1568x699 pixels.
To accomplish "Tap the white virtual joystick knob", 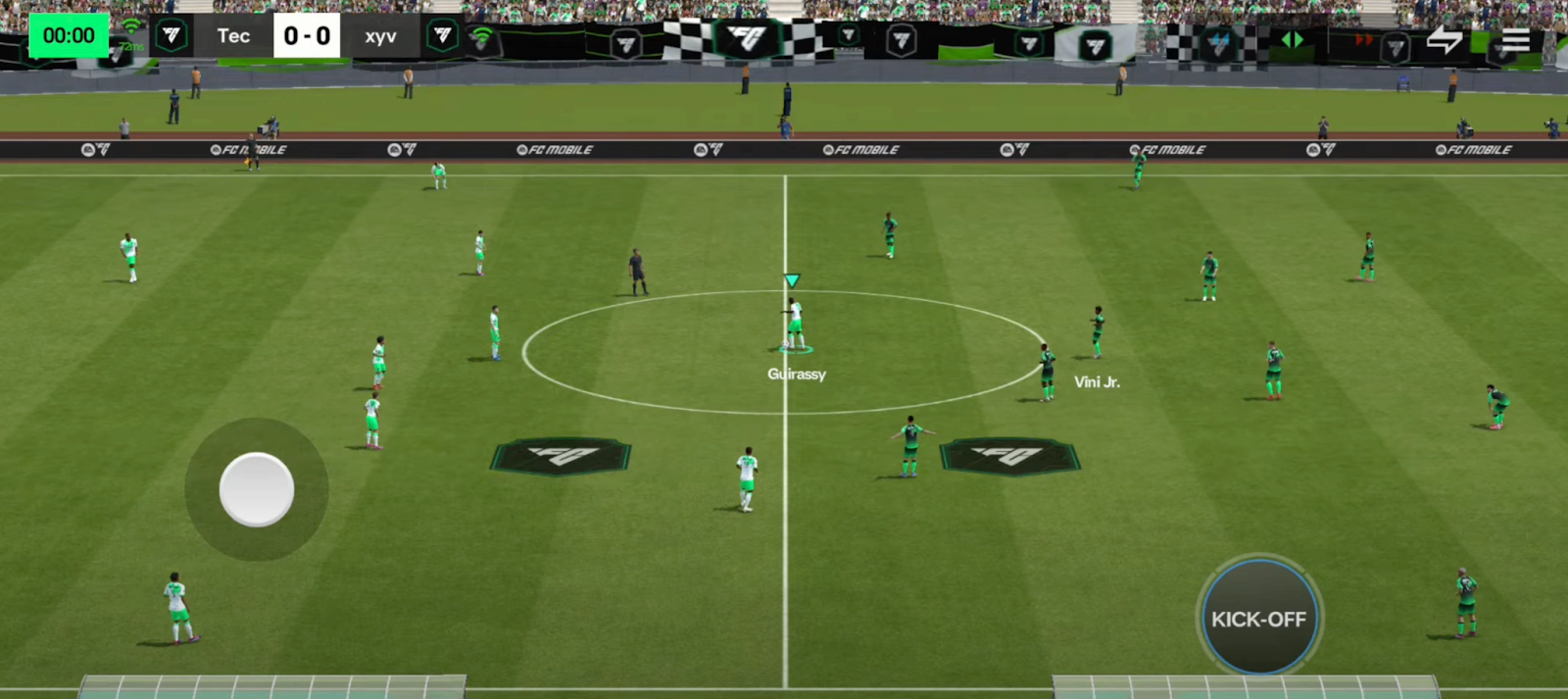I will (257, 489).
